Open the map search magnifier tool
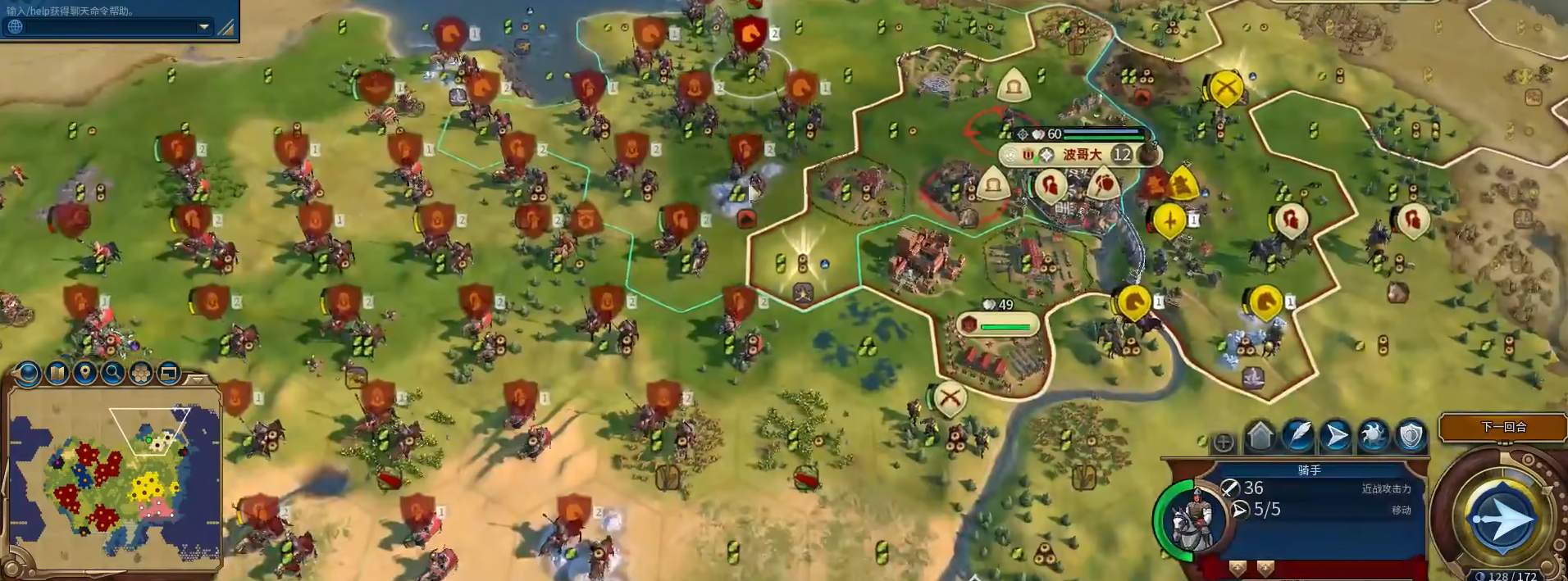This screenshot has height=581, width=1568. click(x=112, y=374)
